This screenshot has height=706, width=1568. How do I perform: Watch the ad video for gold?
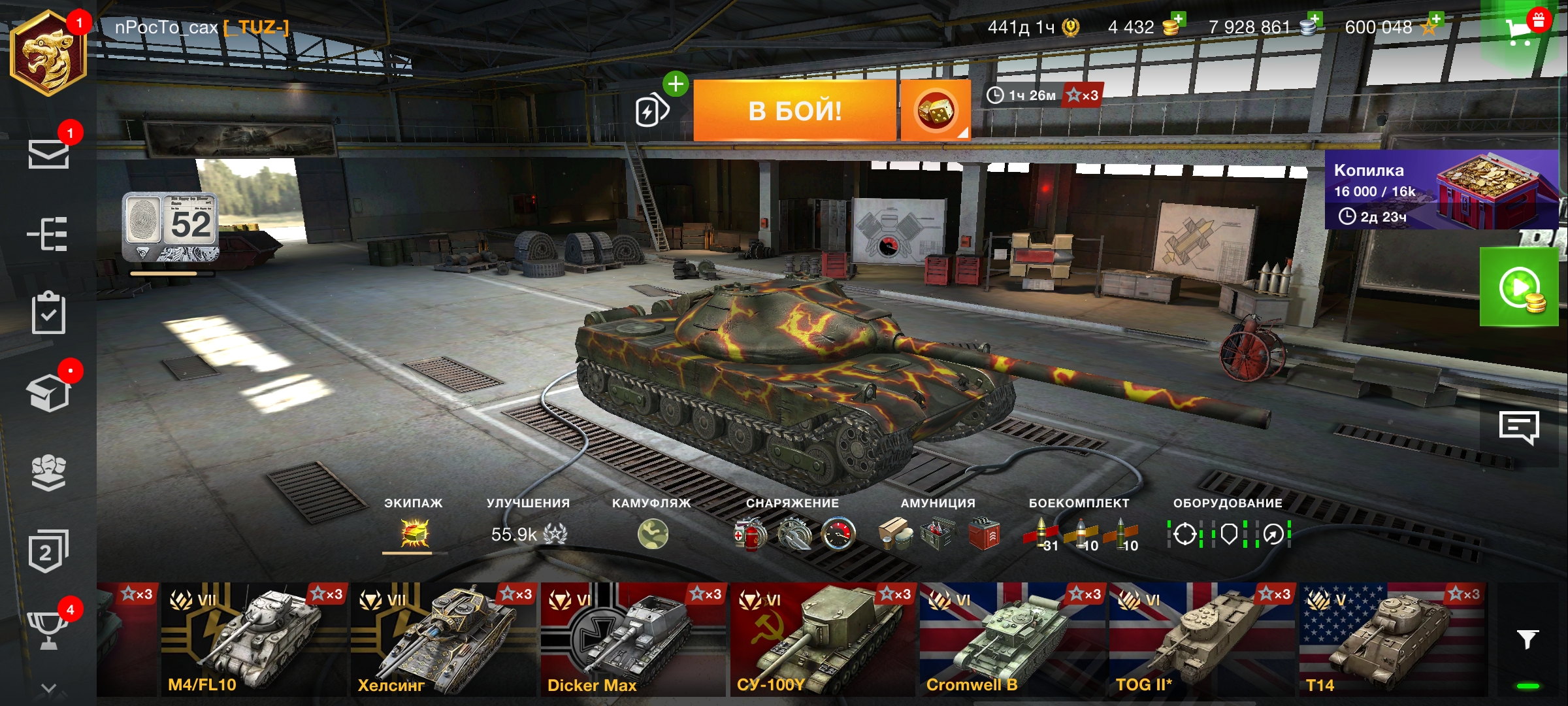(x=1519, y=288)
